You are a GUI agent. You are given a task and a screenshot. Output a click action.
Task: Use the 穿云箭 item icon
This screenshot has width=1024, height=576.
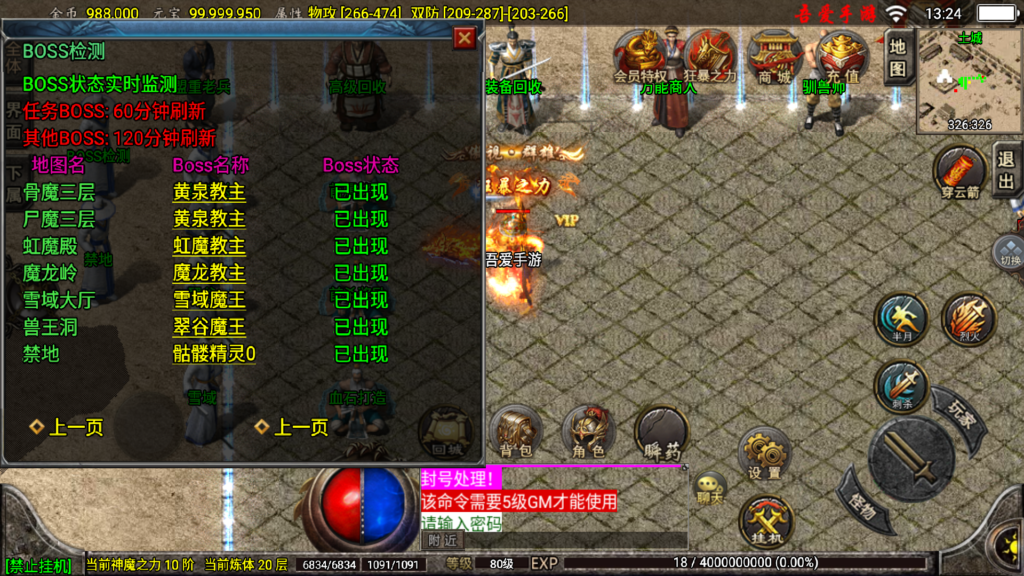[960, 172]
